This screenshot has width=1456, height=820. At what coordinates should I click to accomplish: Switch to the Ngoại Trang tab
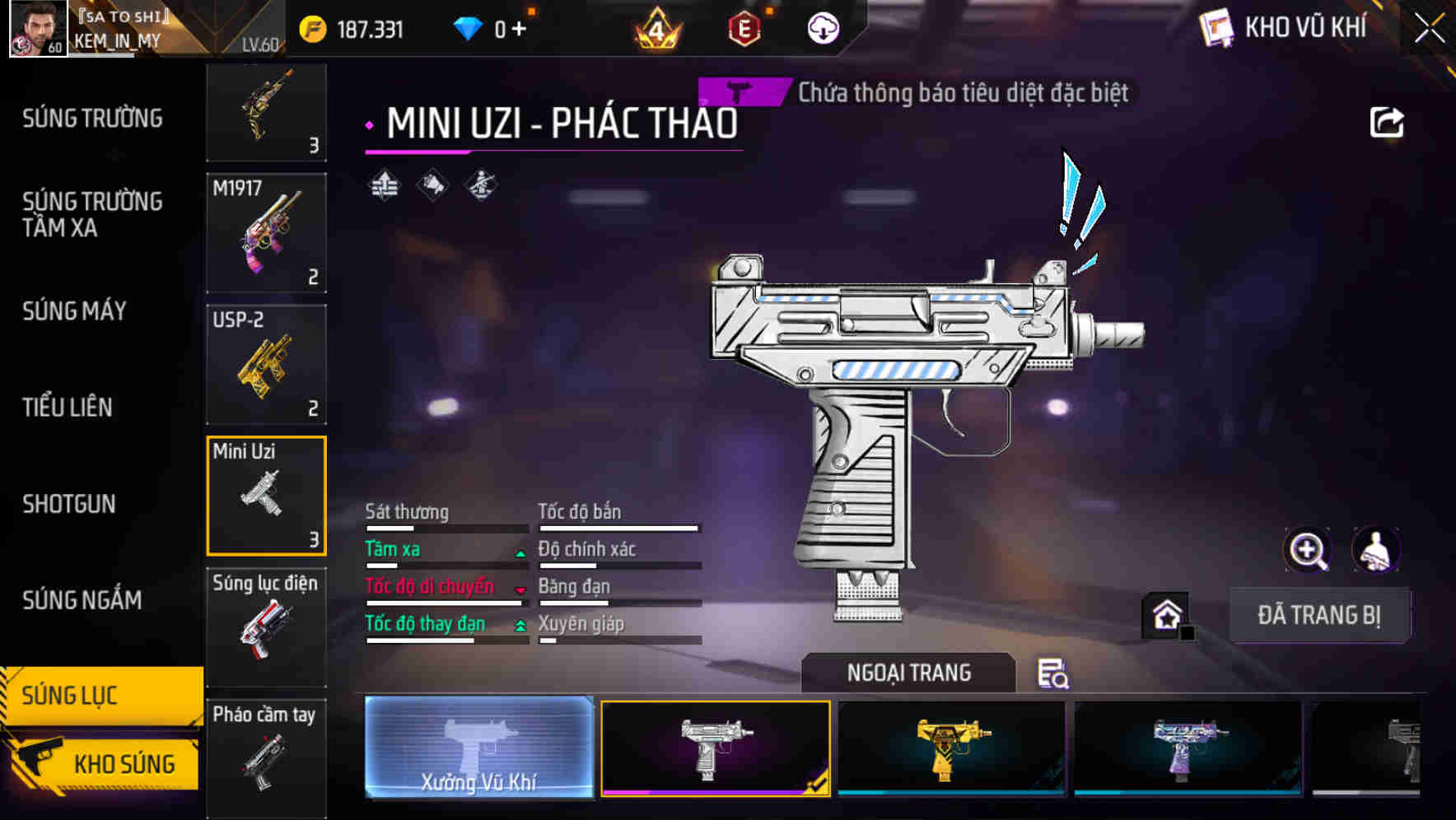pyautogui.click(x=908, y=673)
